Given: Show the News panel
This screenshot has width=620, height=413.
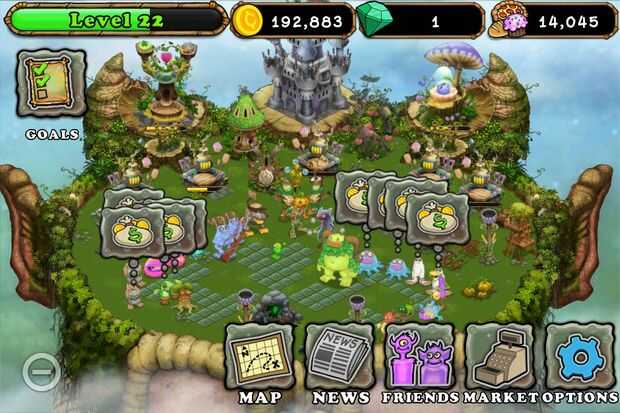Looking at the screenshot, I should (339, 357).
